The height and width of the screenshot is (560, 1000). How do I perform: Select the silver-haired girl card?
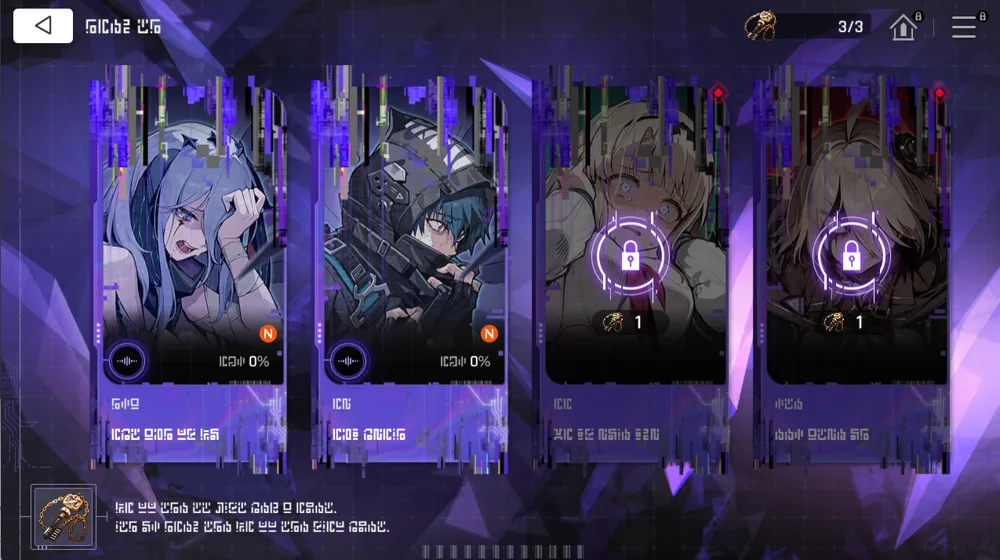point(188,230)
